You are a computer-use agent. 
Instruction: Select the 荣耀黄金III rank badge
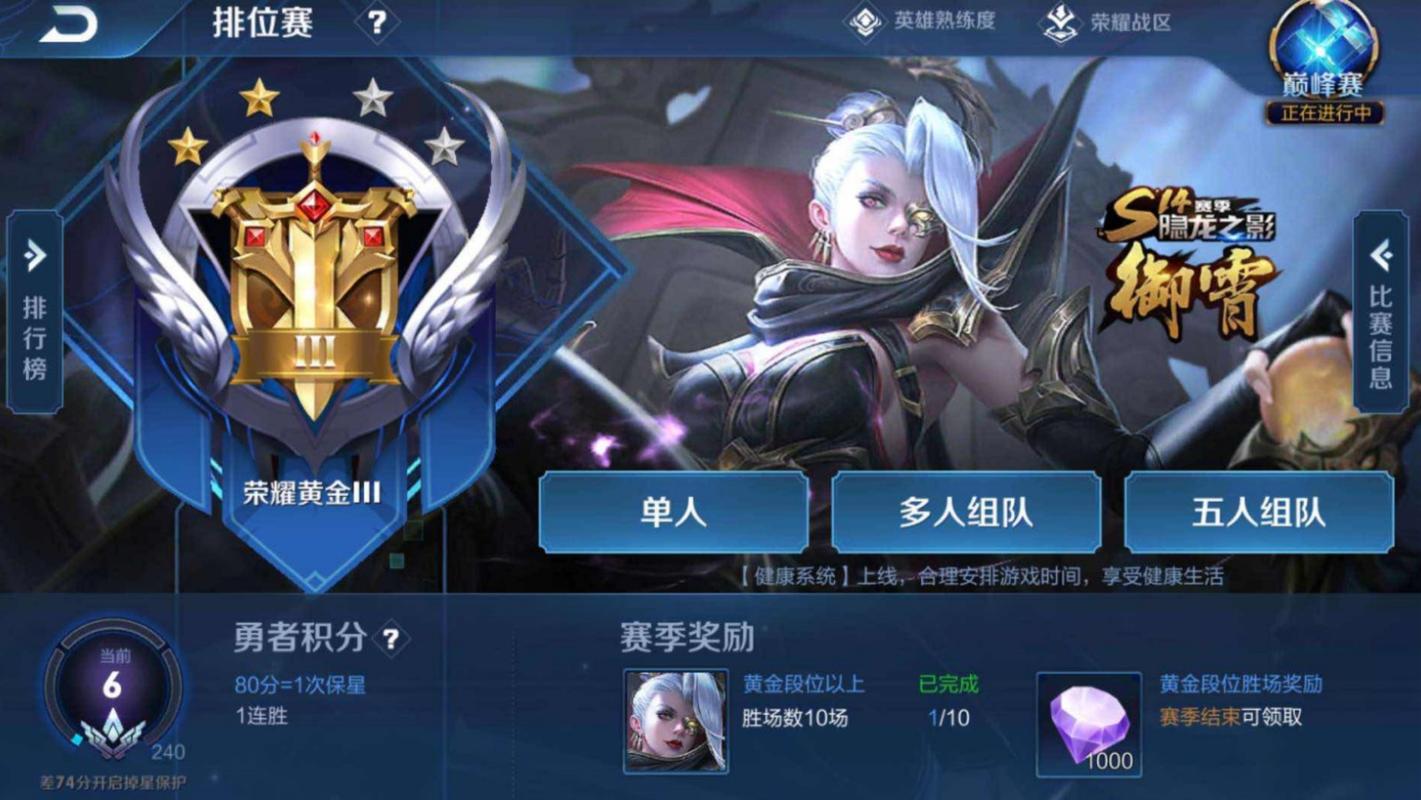tap(310, 290)
